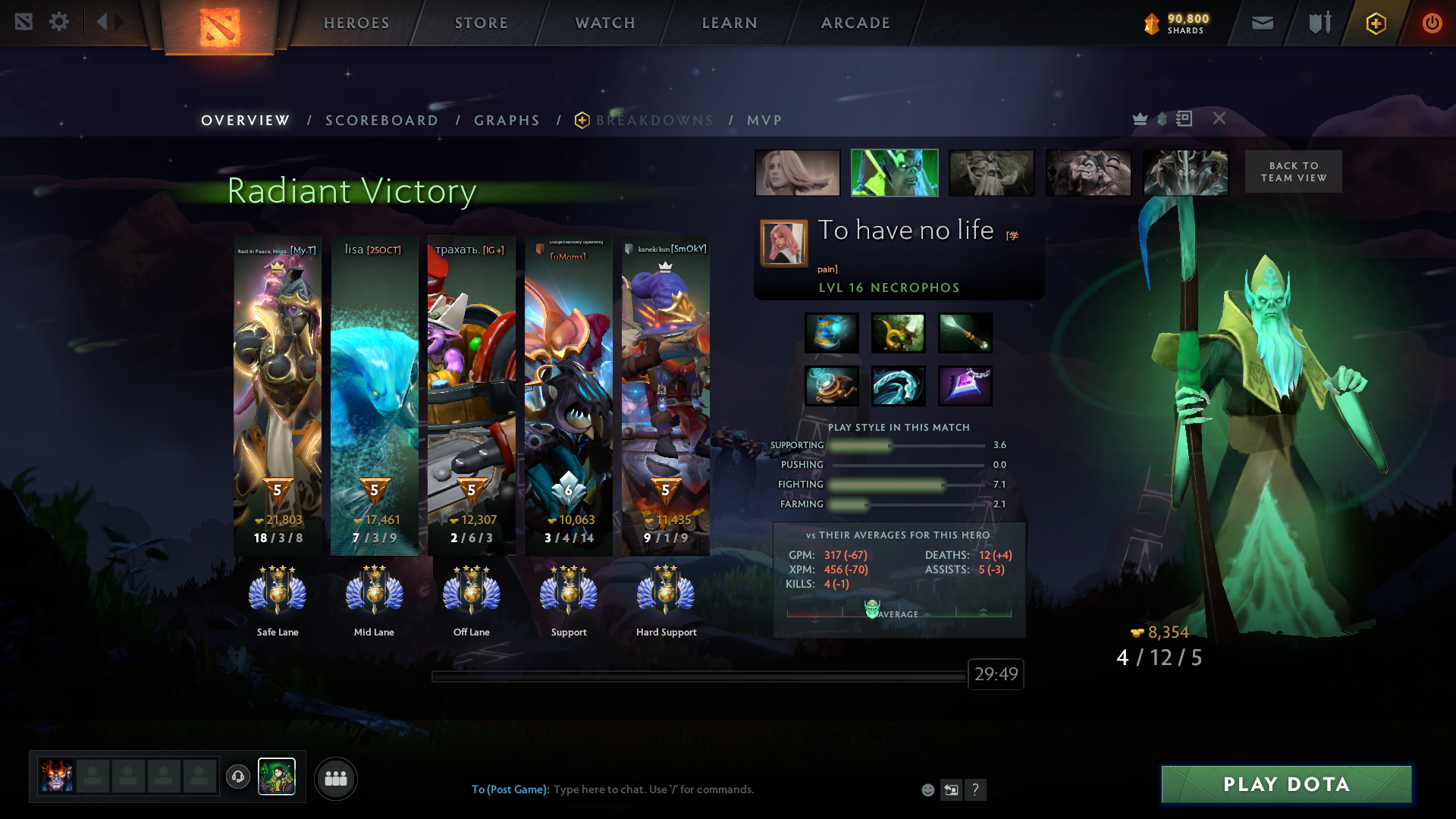Choose the blonde hero portrait thumbnail

[798, 173]
